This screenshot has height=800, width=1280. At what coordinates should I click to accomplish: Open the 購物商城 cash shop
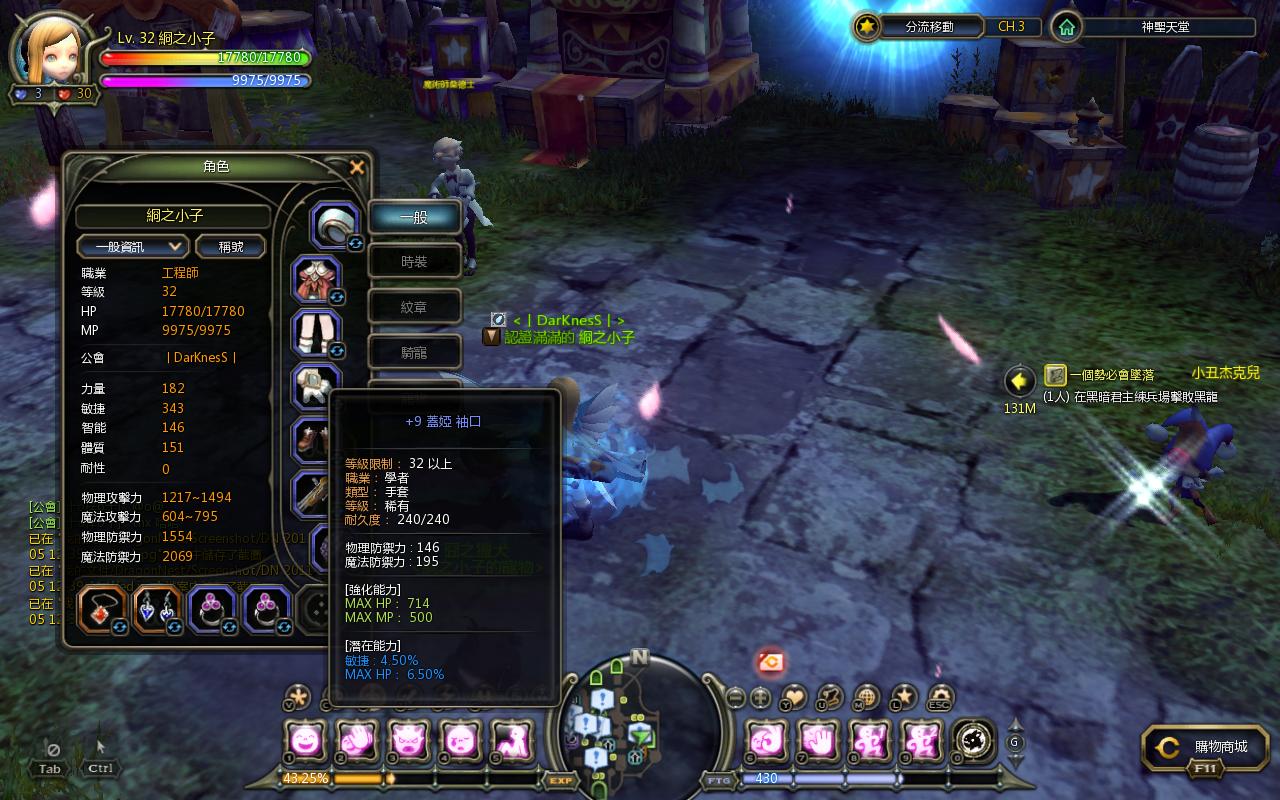point(1206,747)
